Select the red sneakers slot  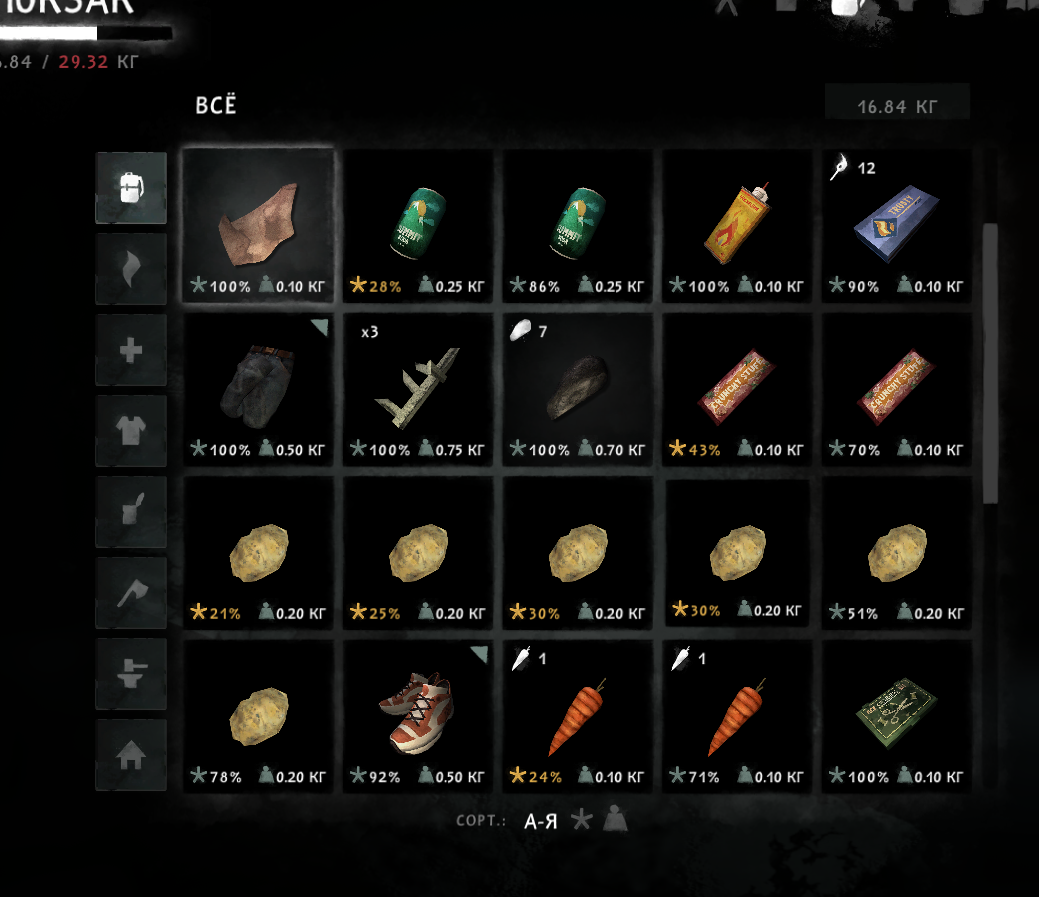coord(417,714)
